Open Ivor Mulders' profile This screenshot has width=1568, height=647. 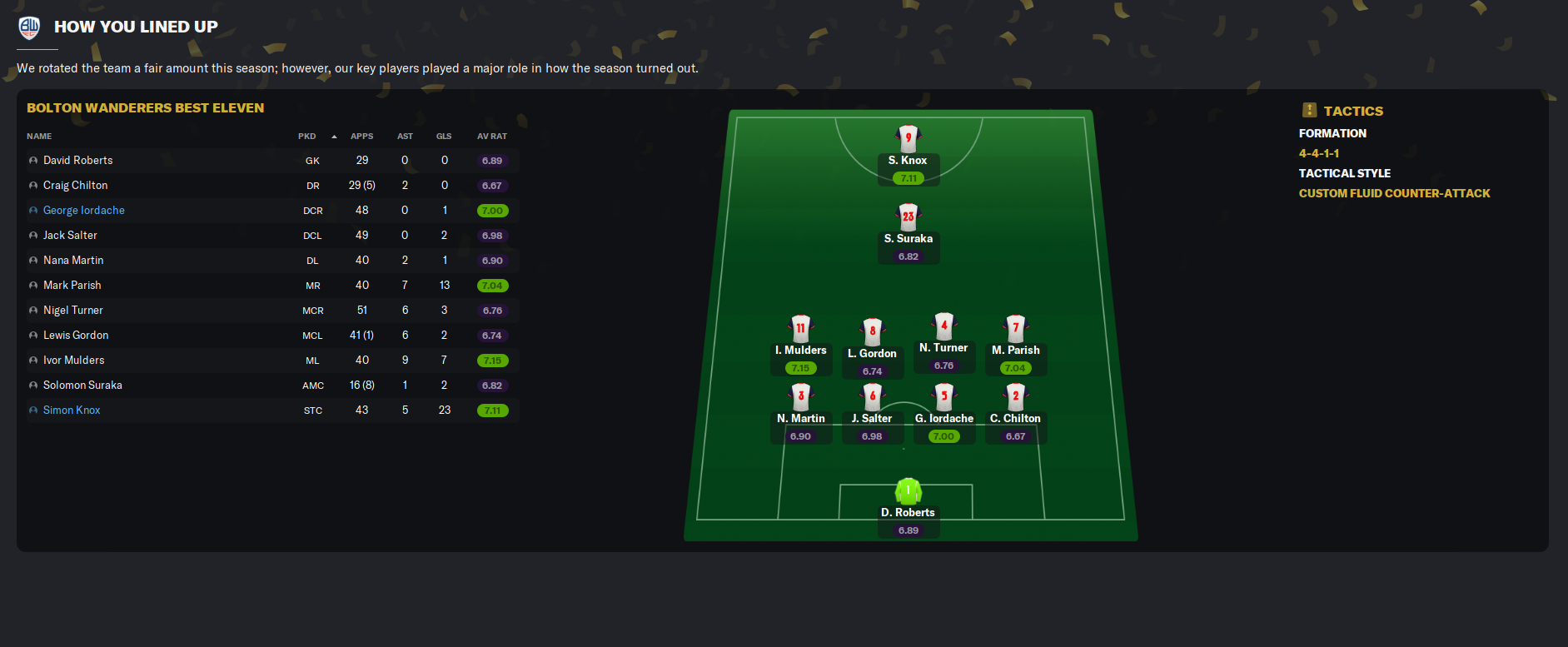point(73,361)
